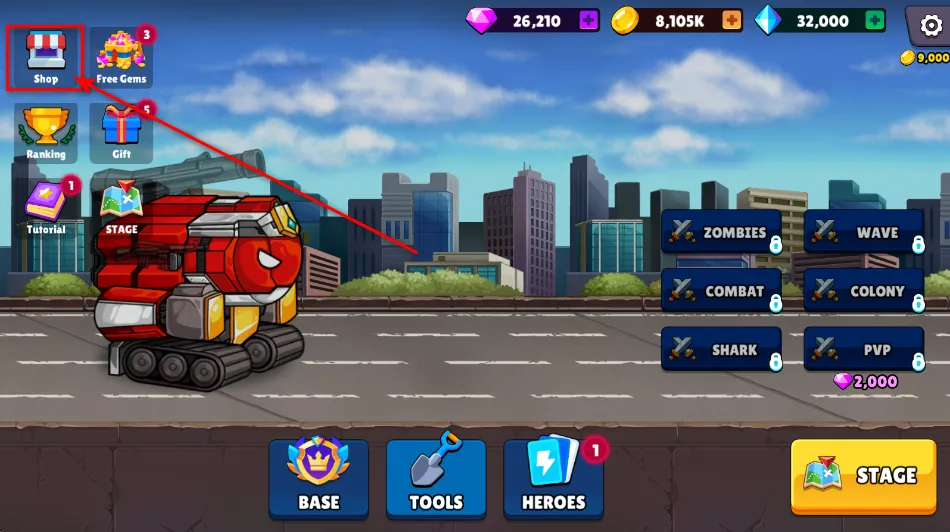Viewport: 950px width, 532px height.
Task: Open the BASE menu
Action: 318,479
